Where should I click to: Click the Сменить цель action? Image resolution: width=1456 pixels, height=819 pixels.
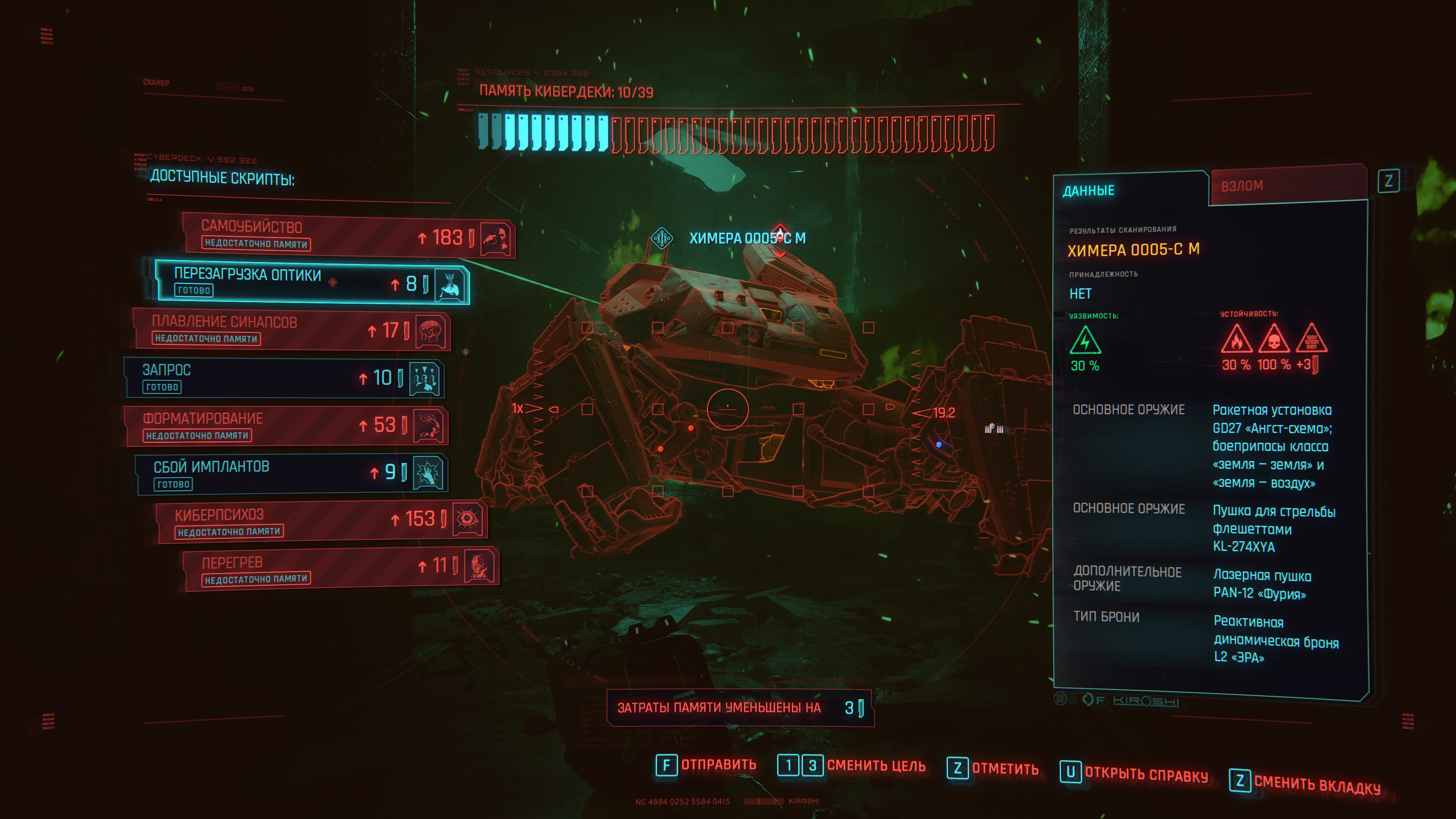(x=876, y=766)
